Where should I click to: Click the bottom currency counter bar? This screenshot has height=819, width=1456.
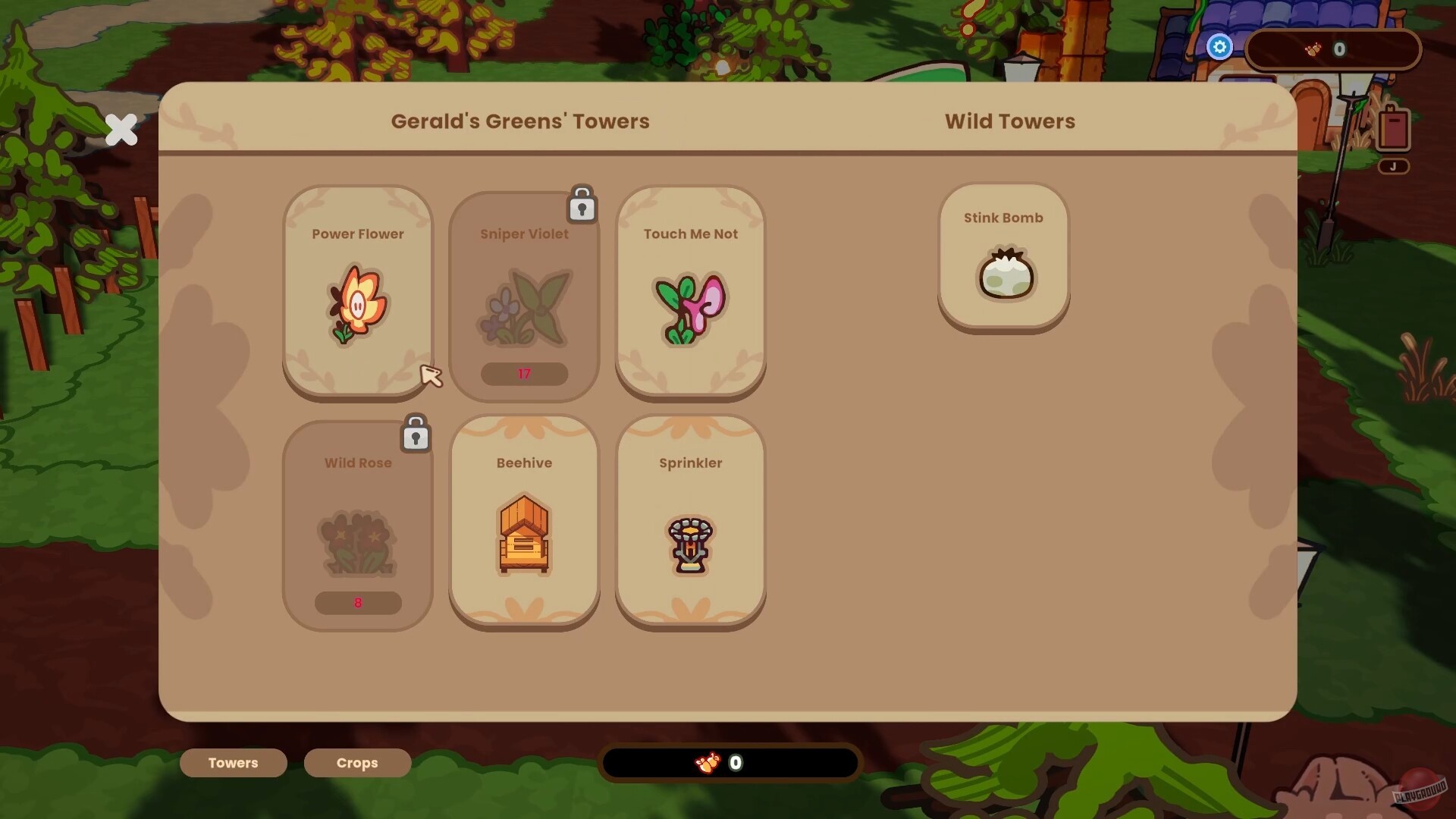[730, 763]
